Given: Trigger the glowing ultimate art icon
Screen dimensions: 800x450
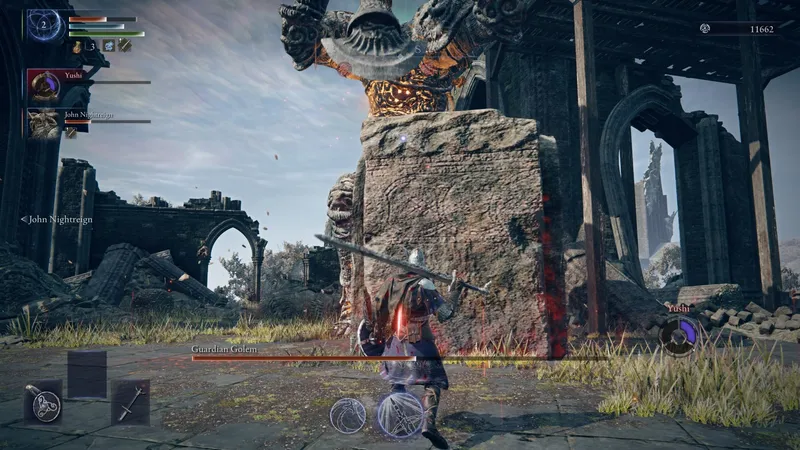Looking at the screenshot, I should pos(399,414).
